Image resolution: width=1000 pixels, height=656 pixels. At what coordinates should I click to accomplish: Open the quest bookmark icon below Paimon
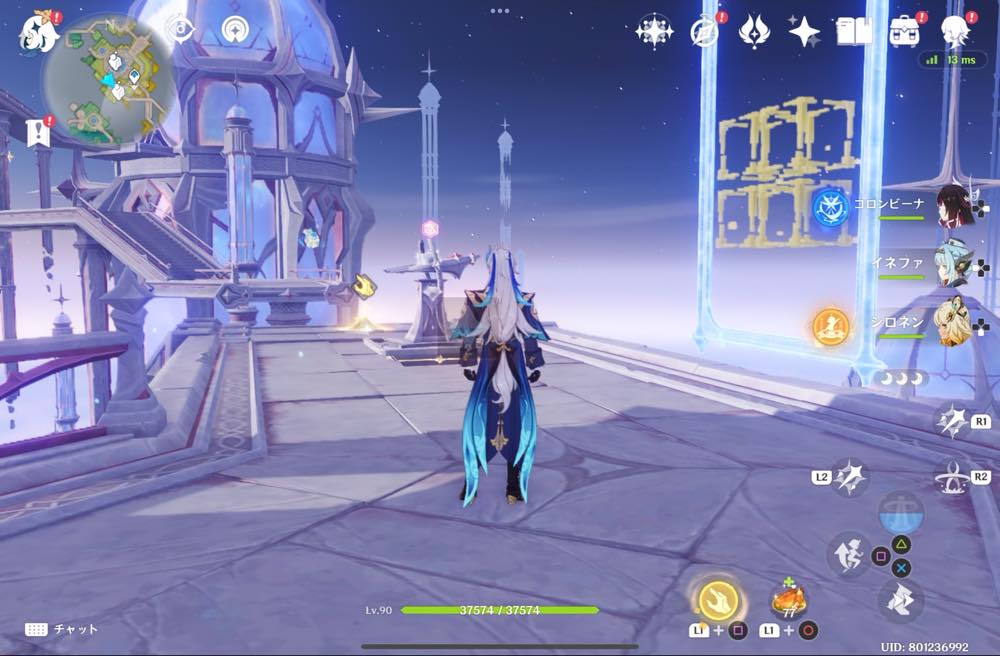tap(39, 132)
